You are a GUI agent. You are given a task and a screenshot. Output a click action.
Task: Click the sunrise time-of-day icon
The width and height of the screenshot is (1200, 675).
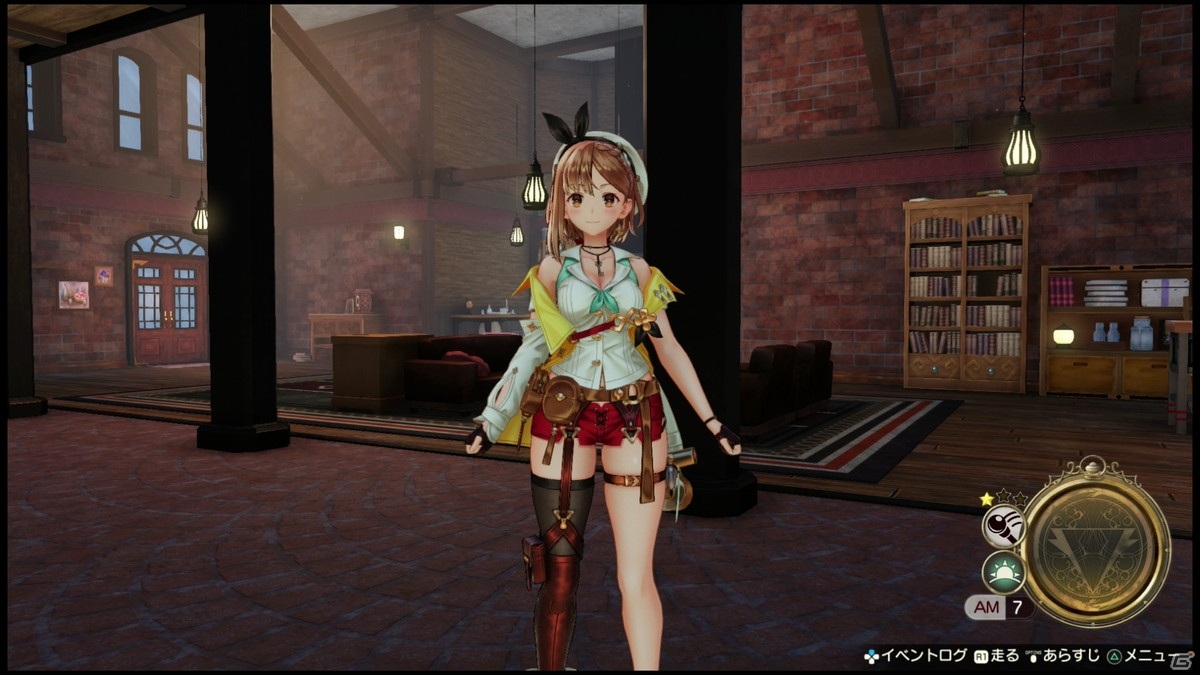click(1002, 573)
